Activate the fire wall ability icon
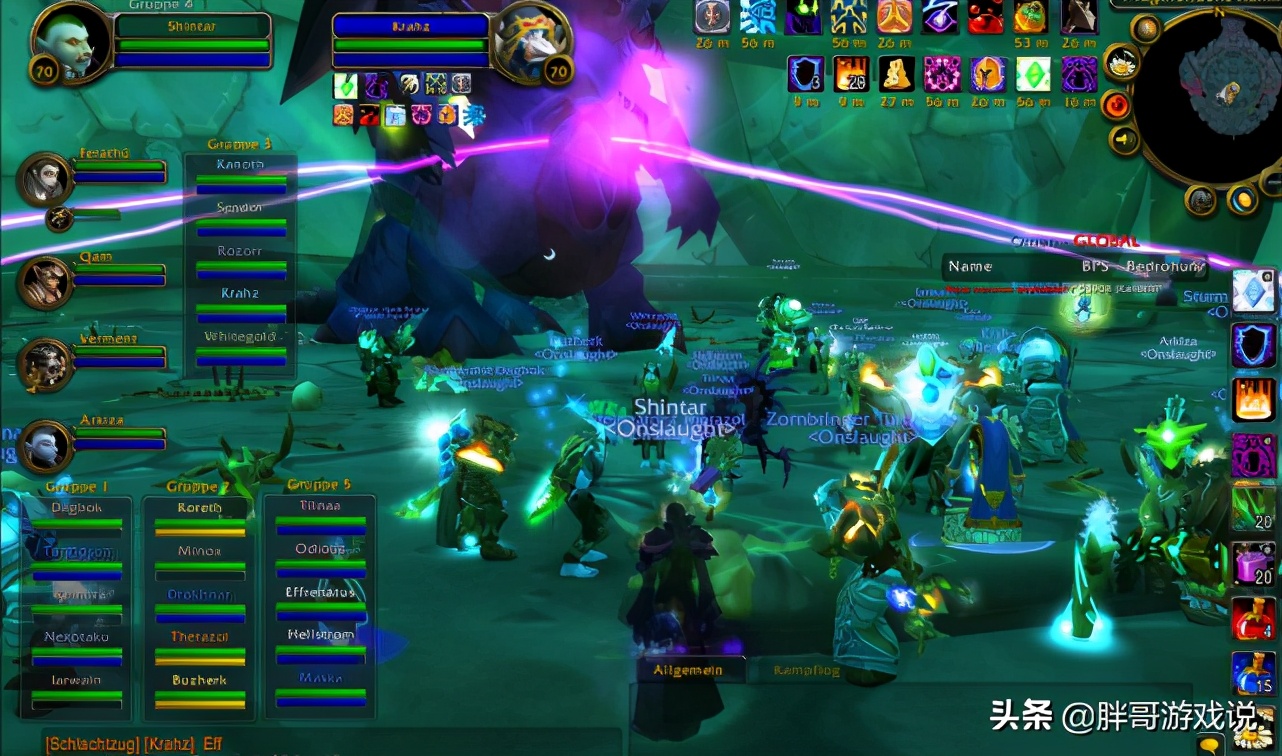Image resolution: width=1282 pixels, height=756 pixels. tap(1253, 399)
